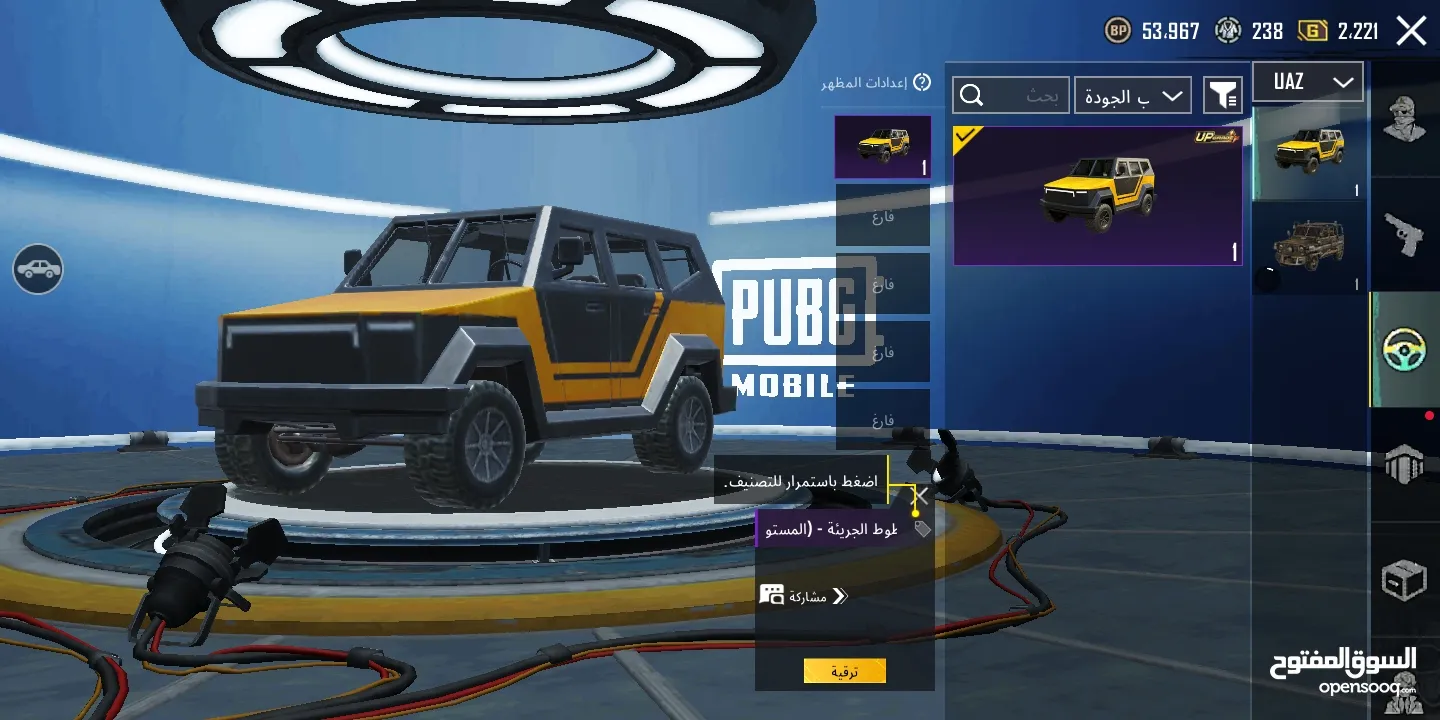Open the search magnifier icon
1440x720 pixels.
(x=971, y=95)
